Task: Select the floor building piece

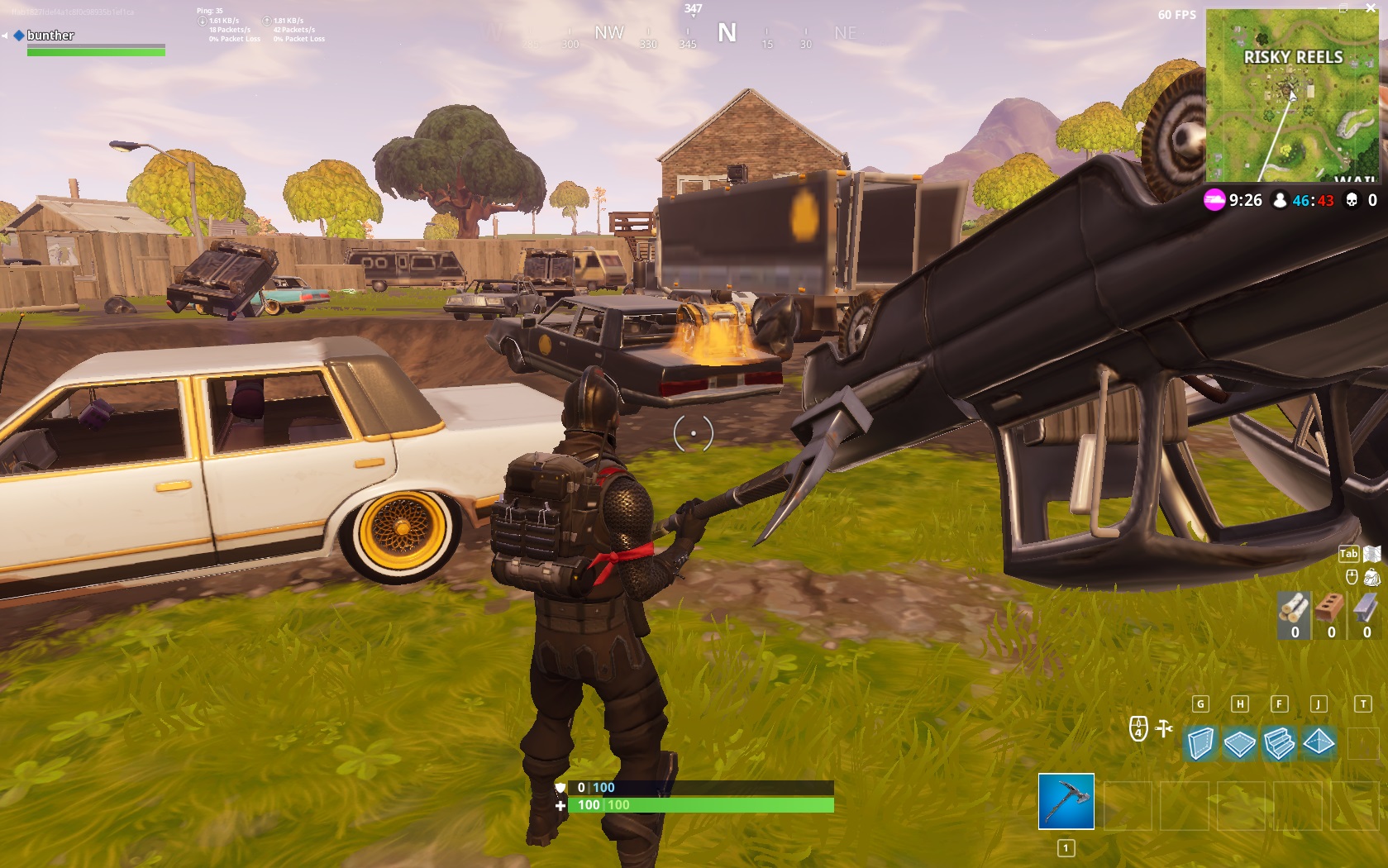Action: [1240, 742]
